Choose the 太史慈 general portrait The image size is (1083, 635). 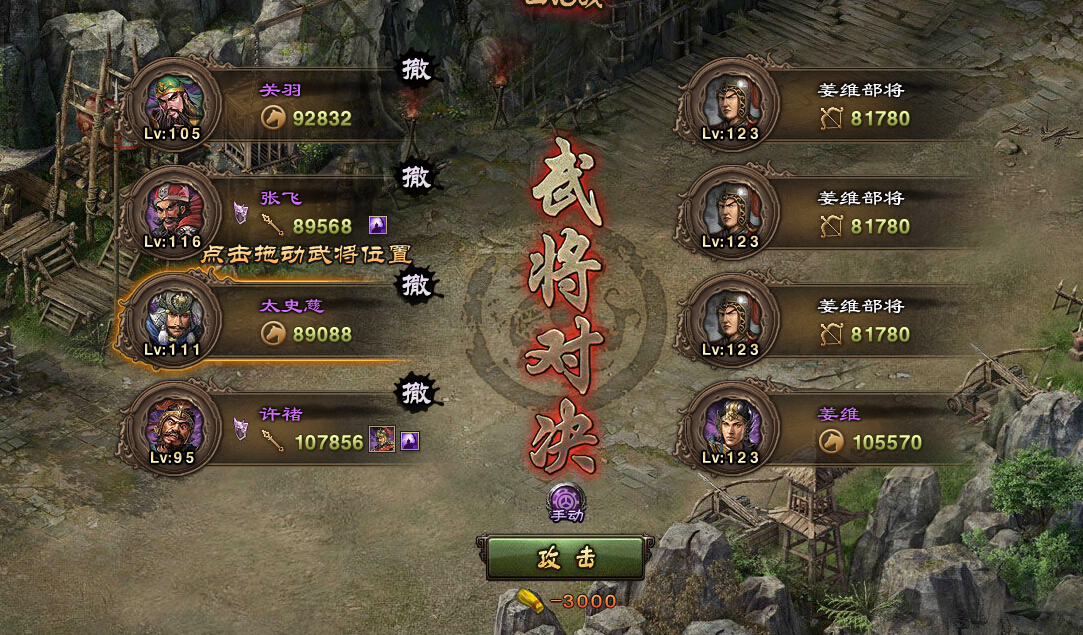[x=174, y=319]
